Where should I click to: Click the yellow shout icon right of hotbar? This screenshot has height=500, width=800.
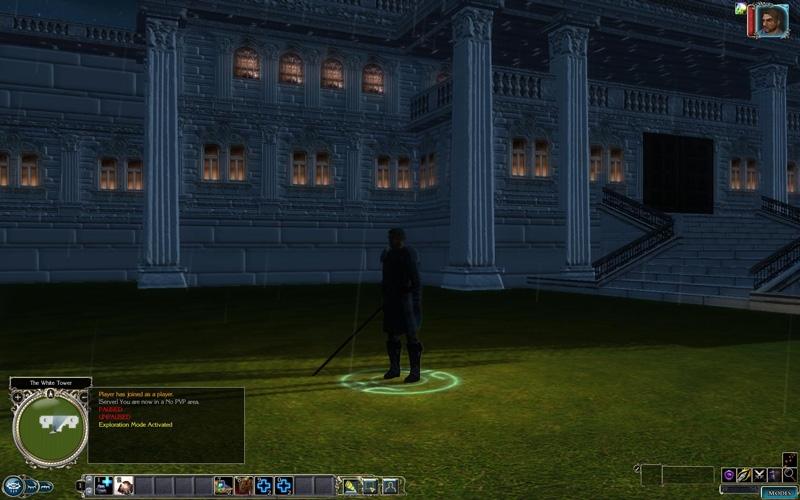click(x=351, y=486)
